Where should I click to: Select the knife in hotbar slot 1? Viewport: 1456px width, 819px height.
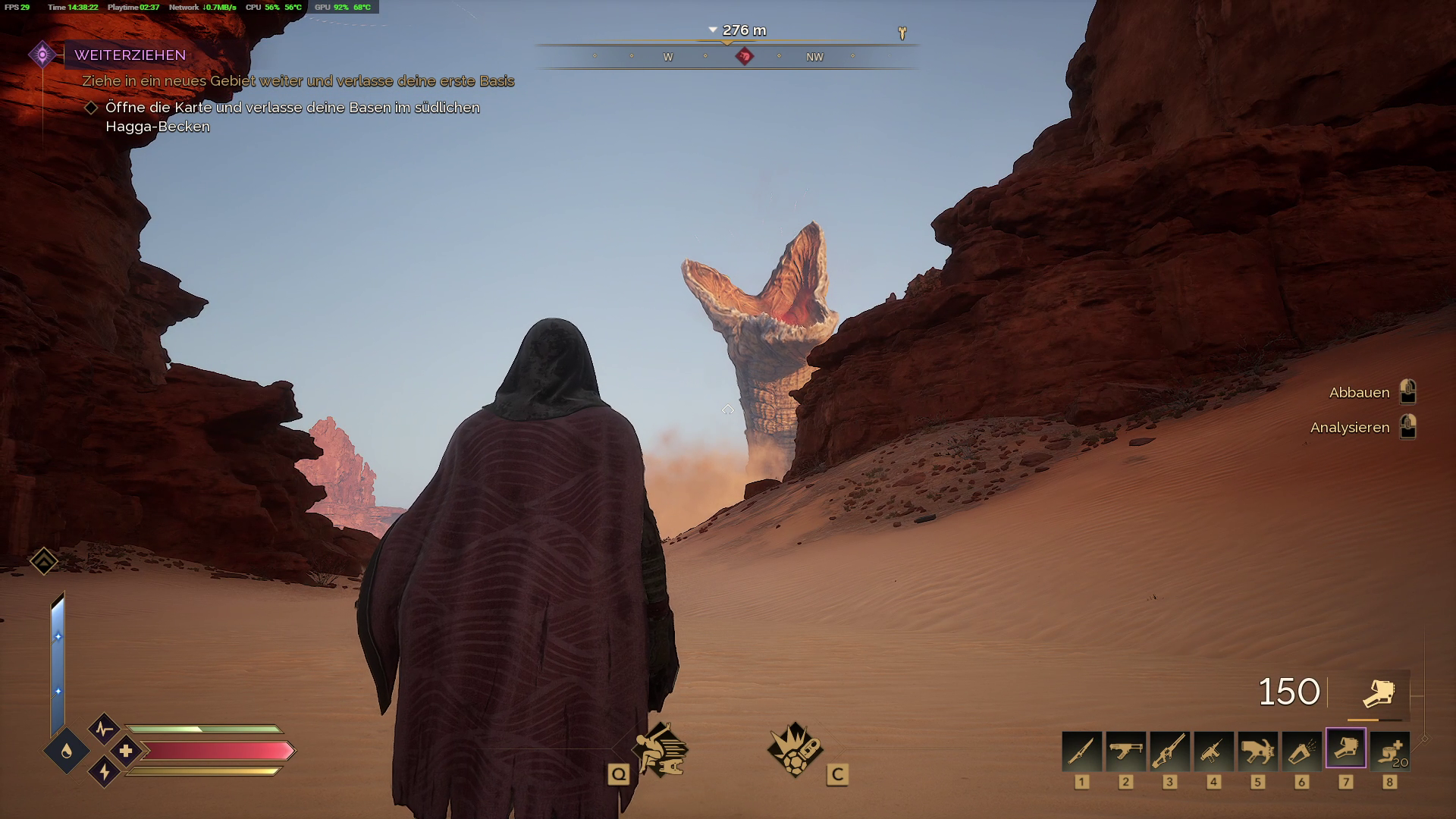pos(1081,750)
